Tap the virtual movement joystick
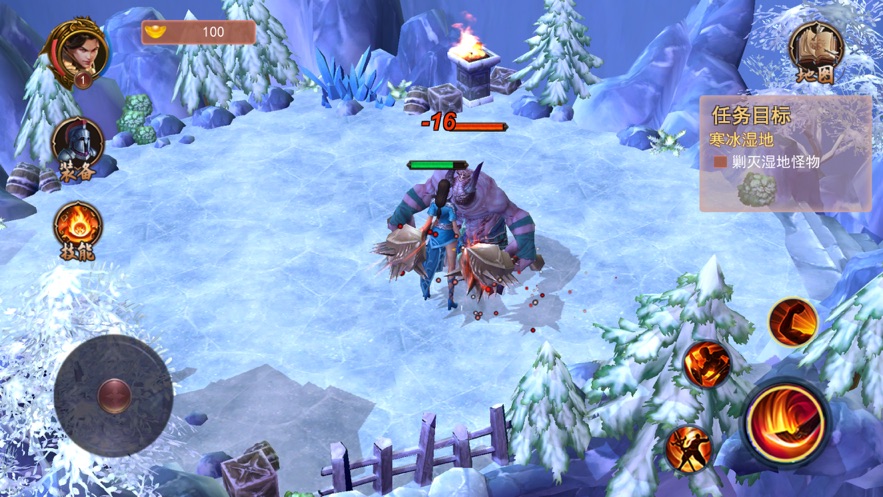Viewport: 883px width, 497px height. coord(113,395)
